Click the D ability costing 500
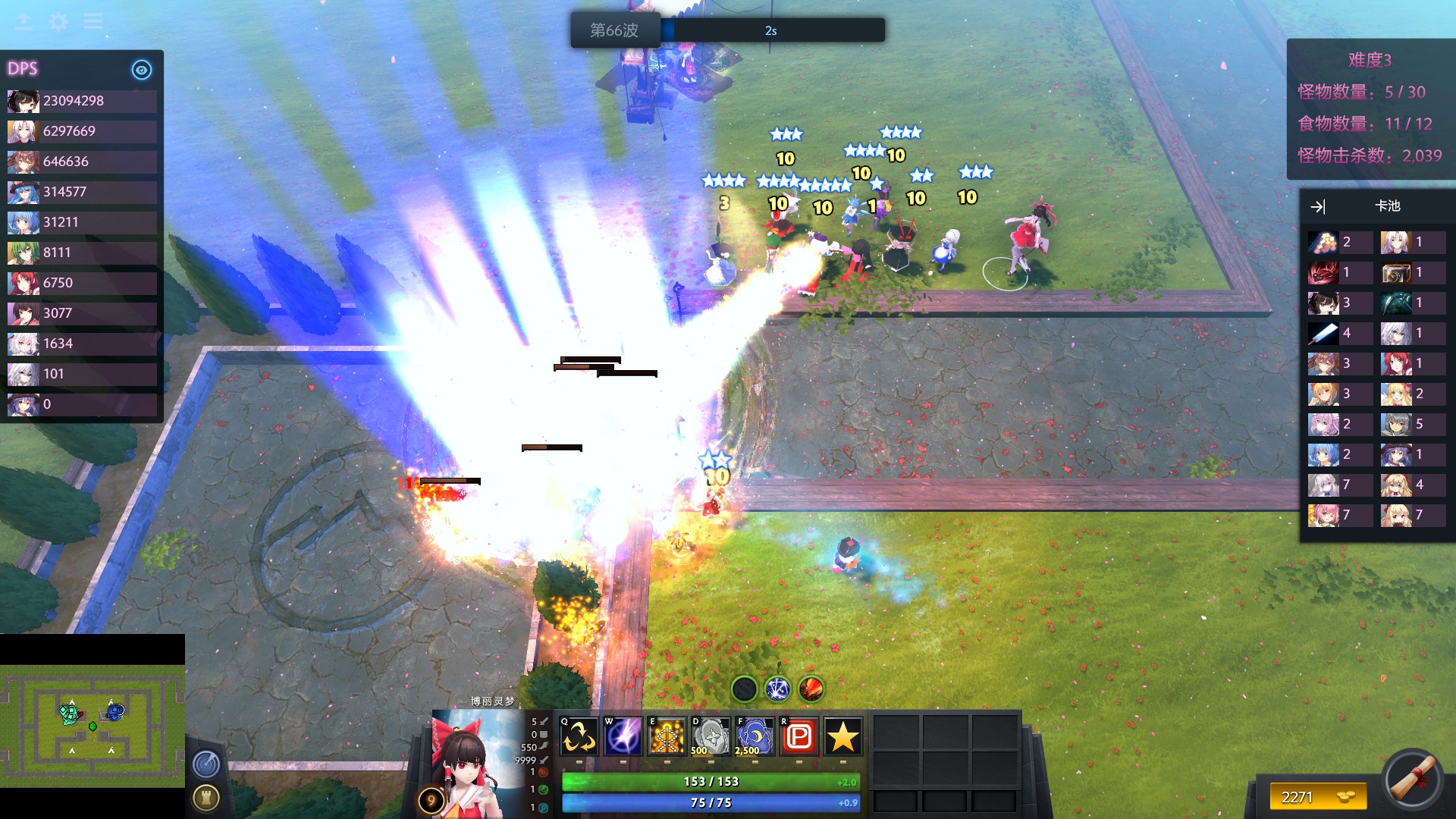 [710, 736]
